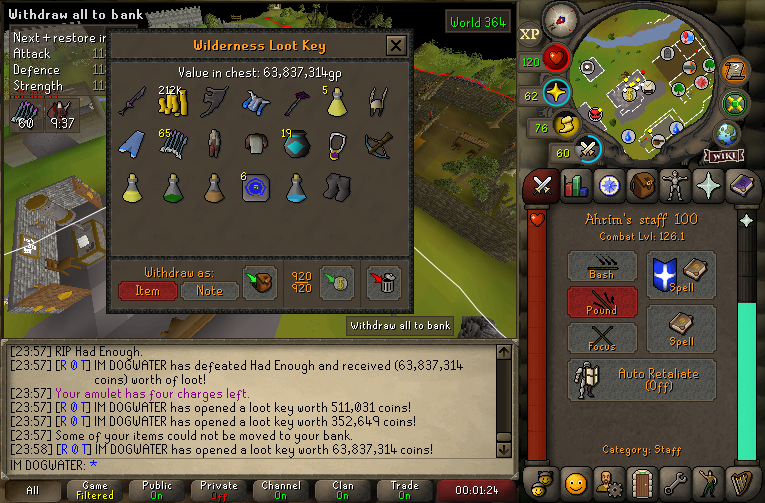The height and width of the screenshot is (503, 765).
Task: Take the winged helm from loot
Action: coord(379,101)
